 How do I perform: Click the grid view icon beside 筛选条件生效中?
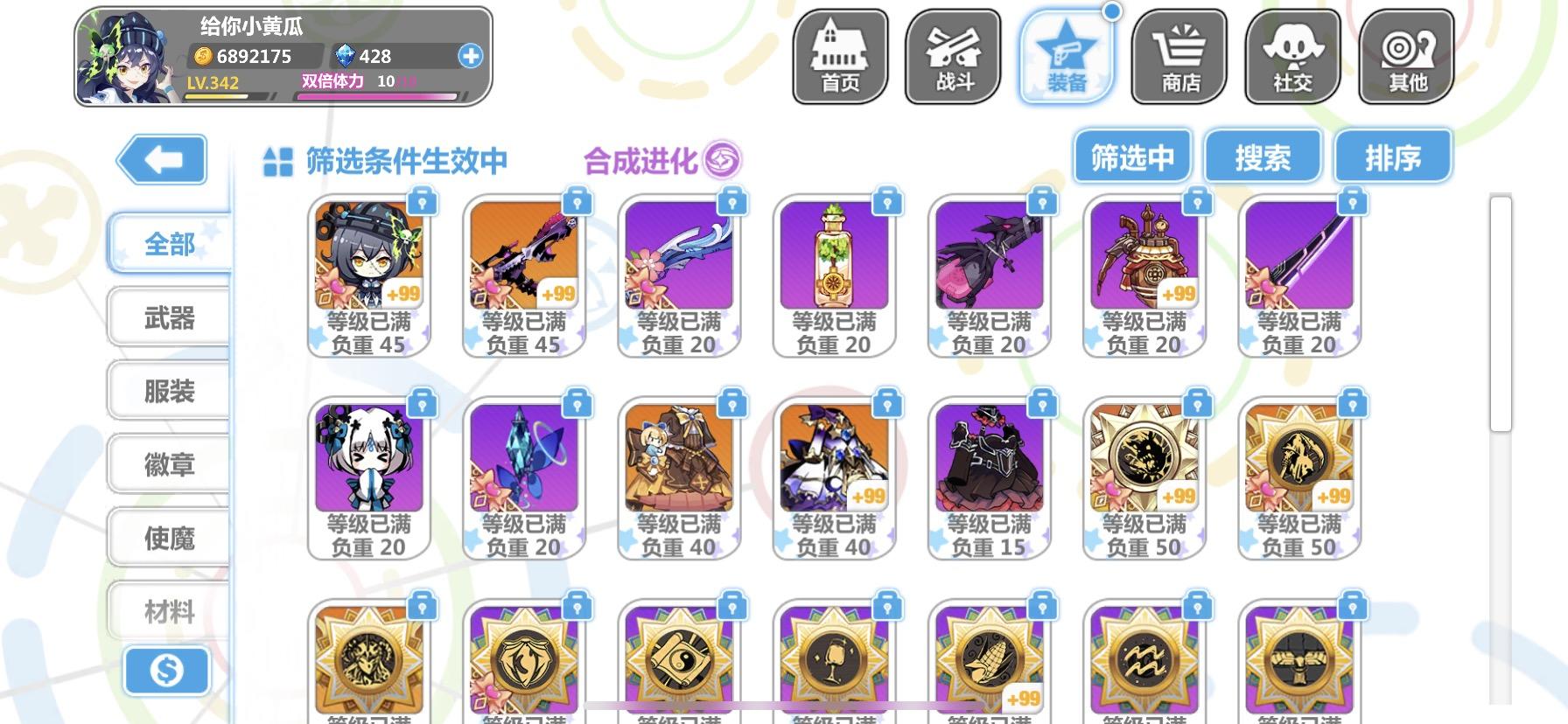[x=276, y=160]
